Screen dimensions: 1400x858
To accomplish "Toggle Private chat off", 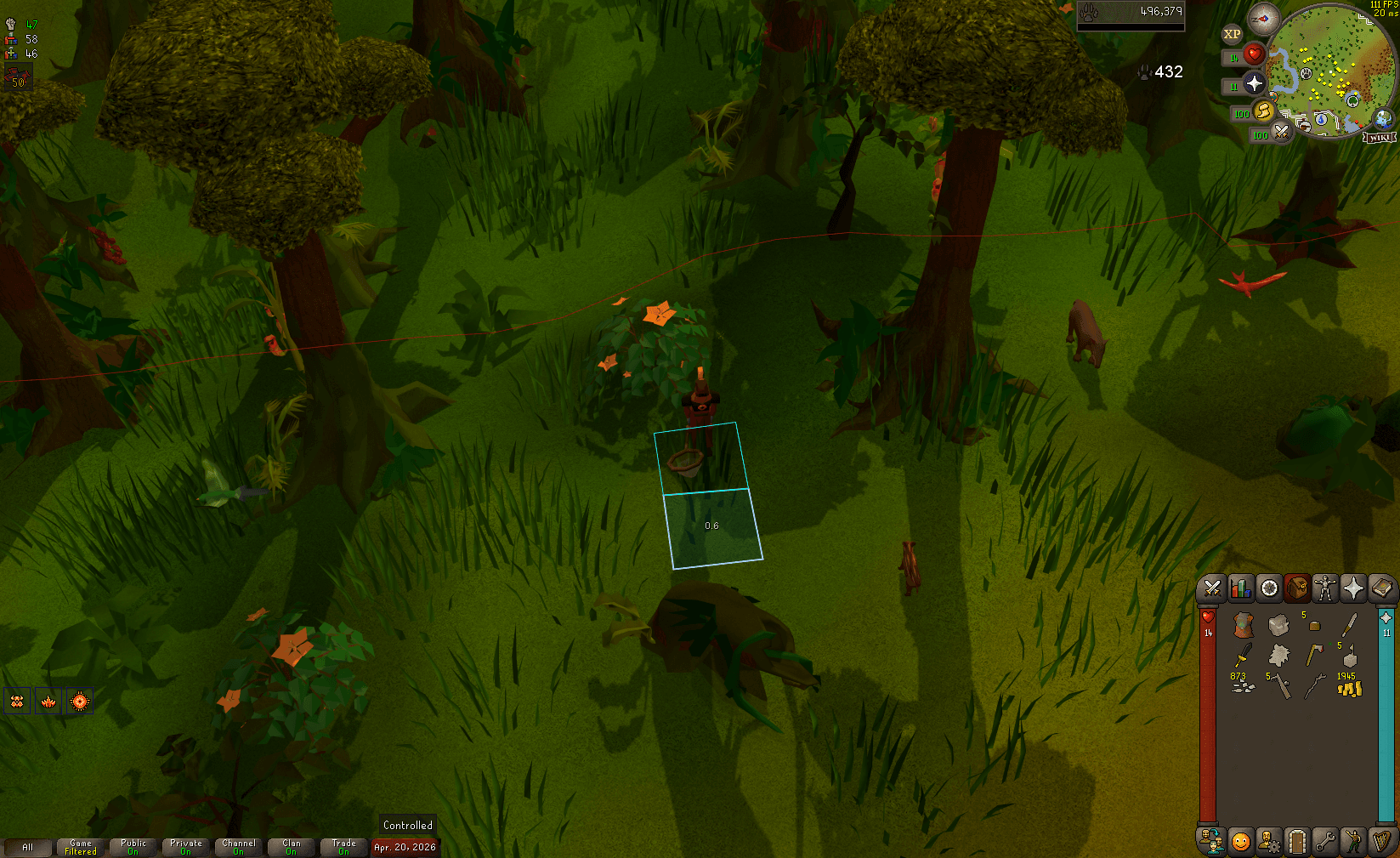I will (185, 846).
